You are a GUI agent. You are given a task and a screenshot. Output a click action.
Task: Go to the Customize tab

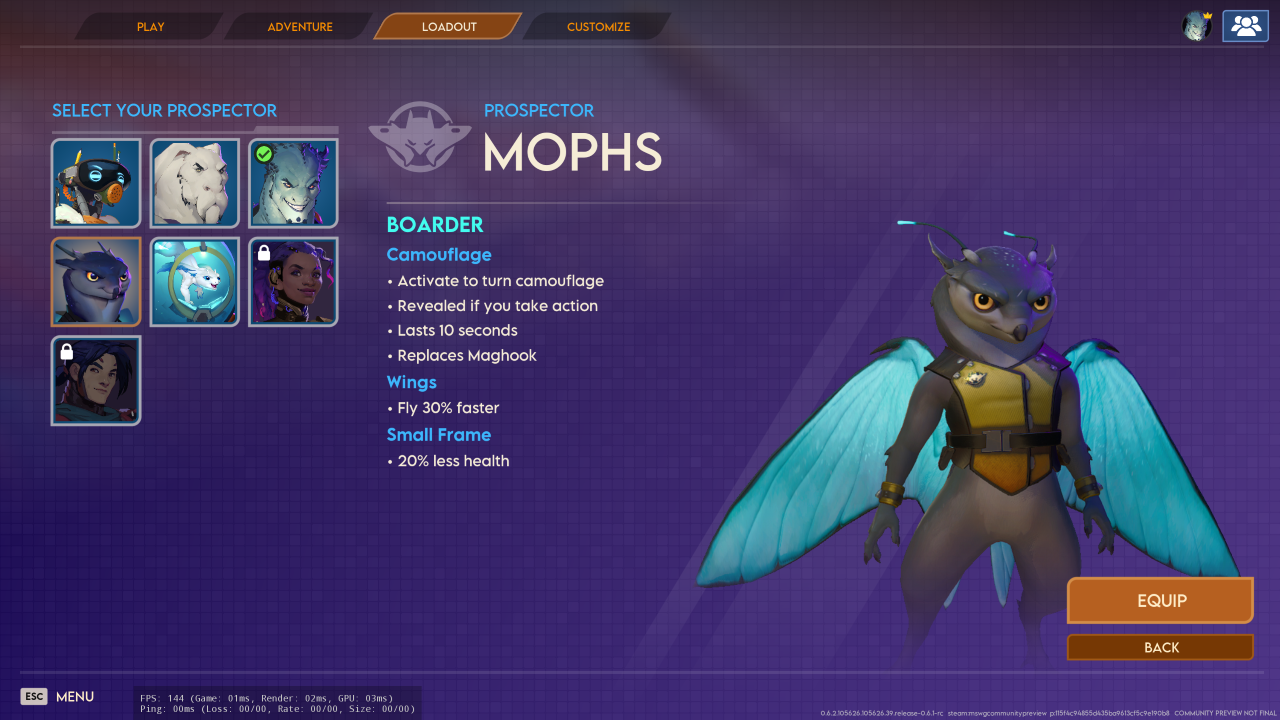click(x=598, y=27)
